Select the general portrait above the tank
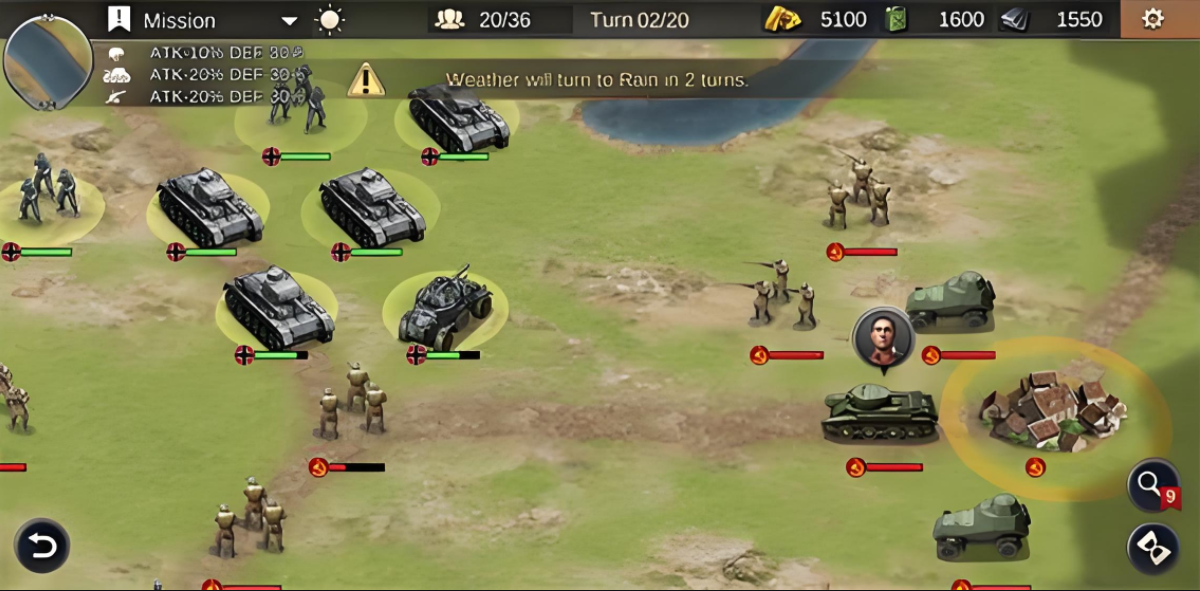1200x591 pixels. [x=883, y=338]
